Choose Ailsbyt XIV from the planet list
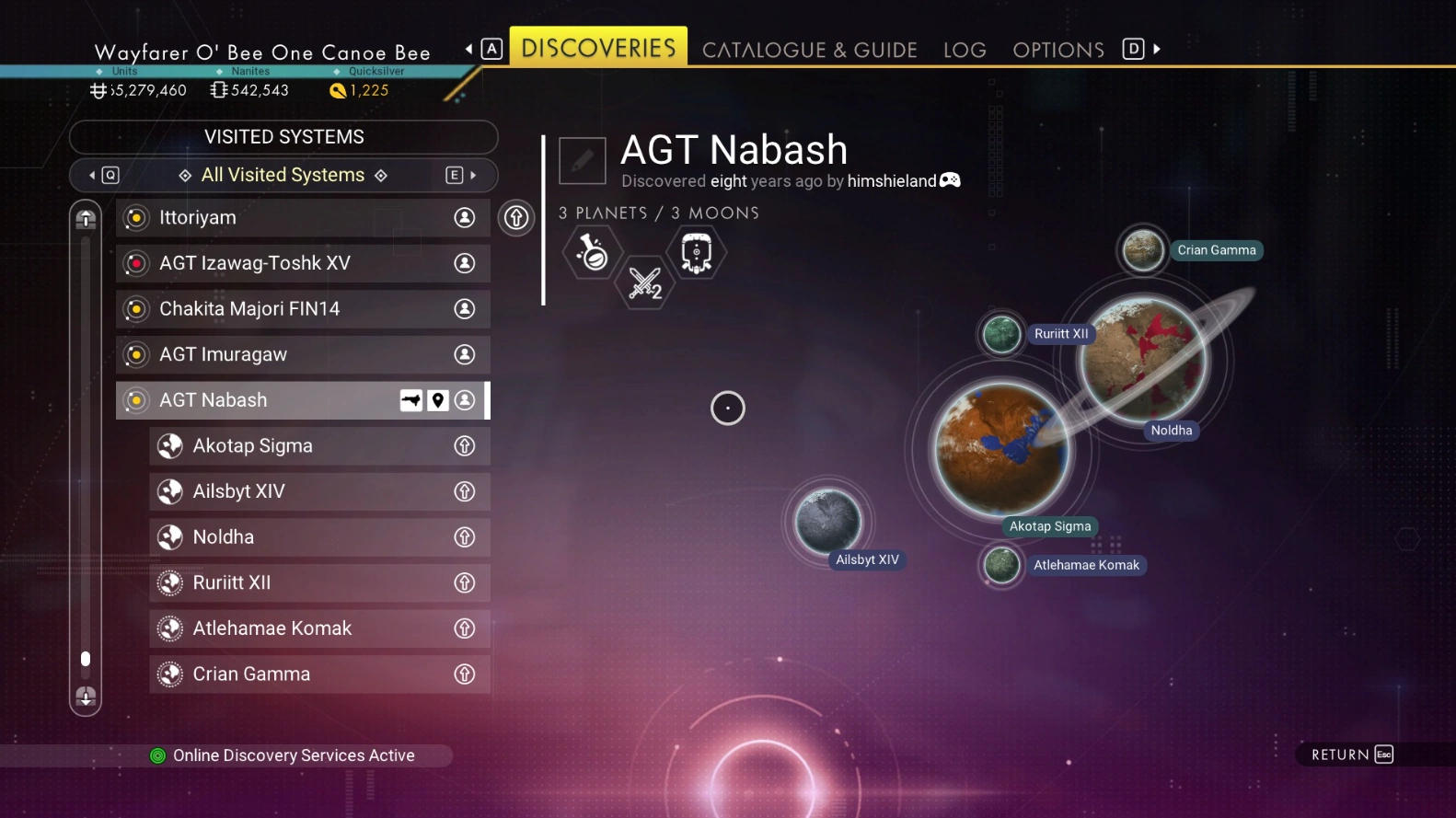The image size is (1456, 818). [318, 491]
